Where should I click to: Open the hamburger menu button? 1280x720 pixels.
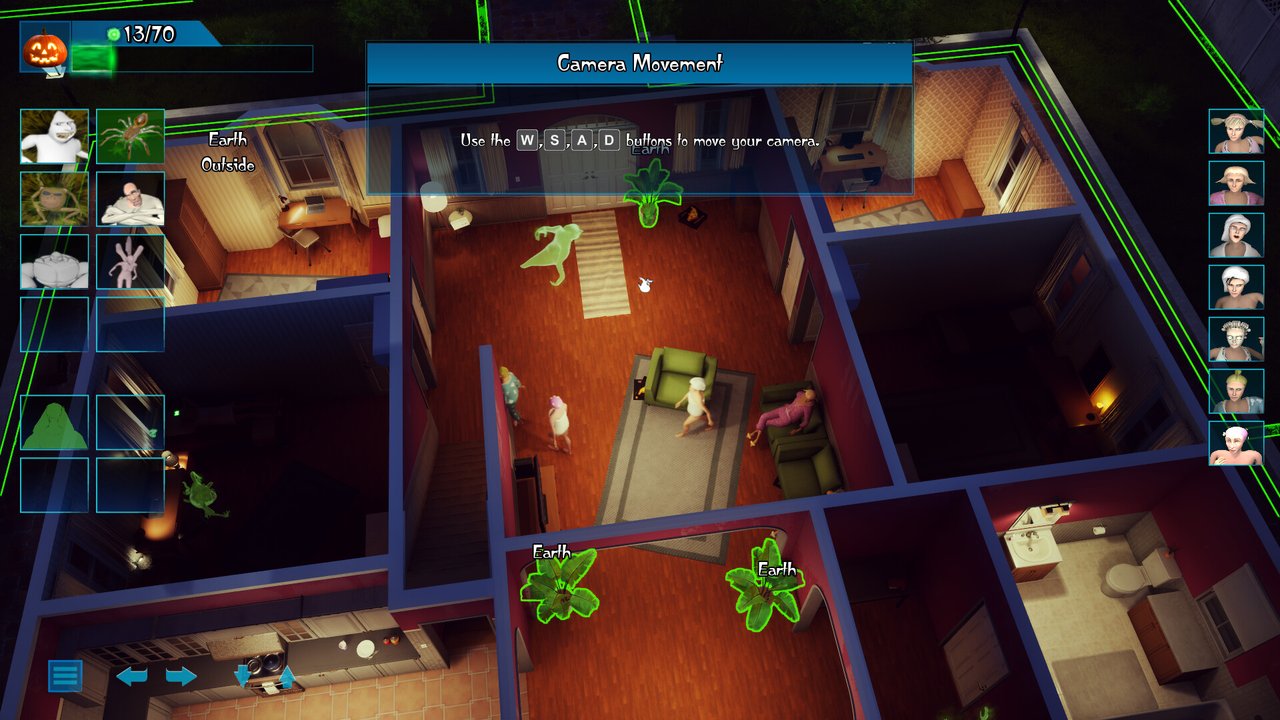[x=65, y=676]
